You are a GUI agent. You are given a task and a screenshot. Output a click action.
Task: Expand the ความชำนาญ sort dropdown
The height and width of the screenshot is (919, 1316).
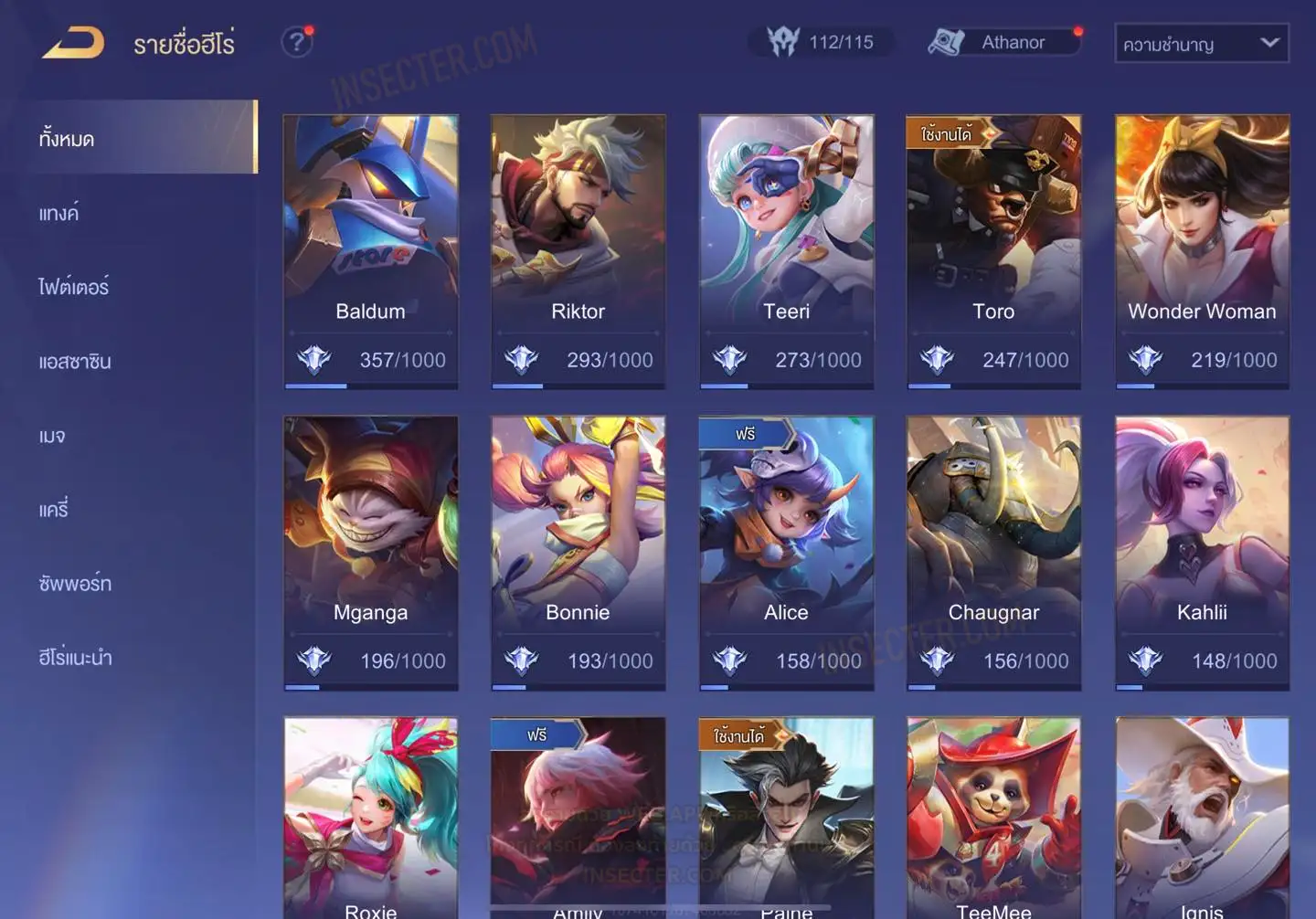(1201, 43)
